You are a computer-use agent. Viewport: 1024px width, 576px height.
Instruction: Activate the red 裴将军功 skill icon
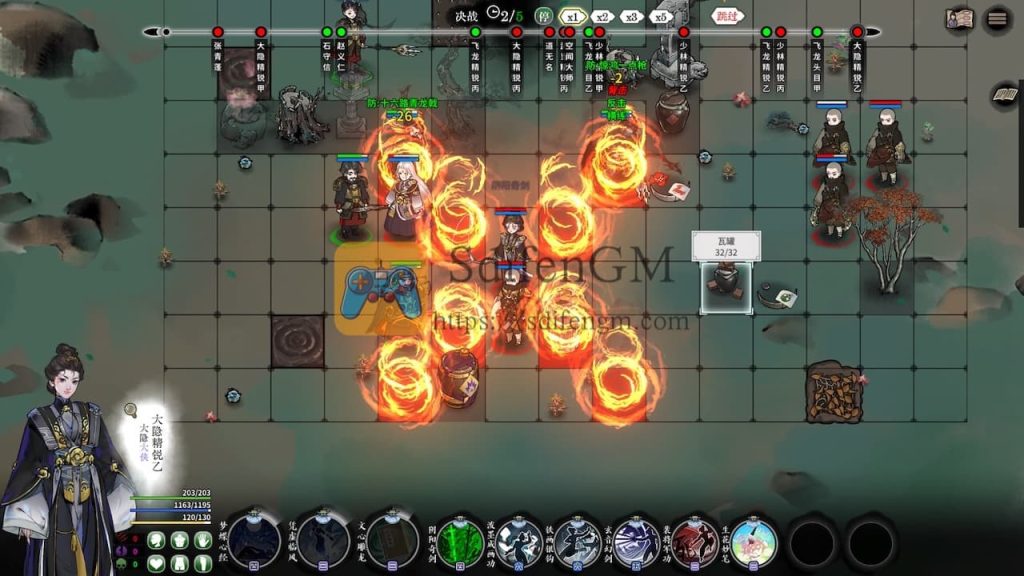pyautogui.click(x=695, y=542)
